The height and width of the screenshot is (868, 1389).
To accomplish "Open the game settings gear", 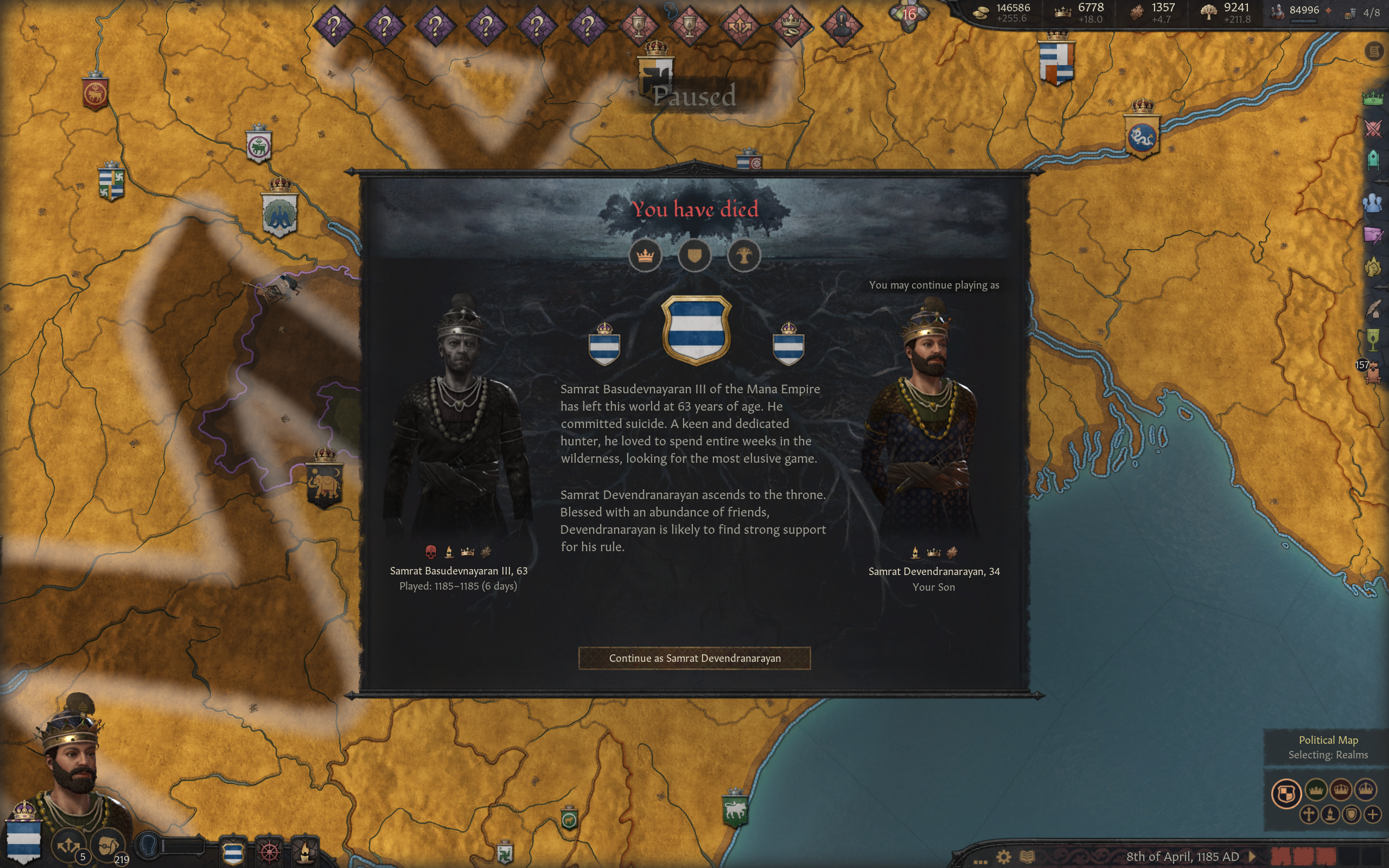I will click(1003, 857).
